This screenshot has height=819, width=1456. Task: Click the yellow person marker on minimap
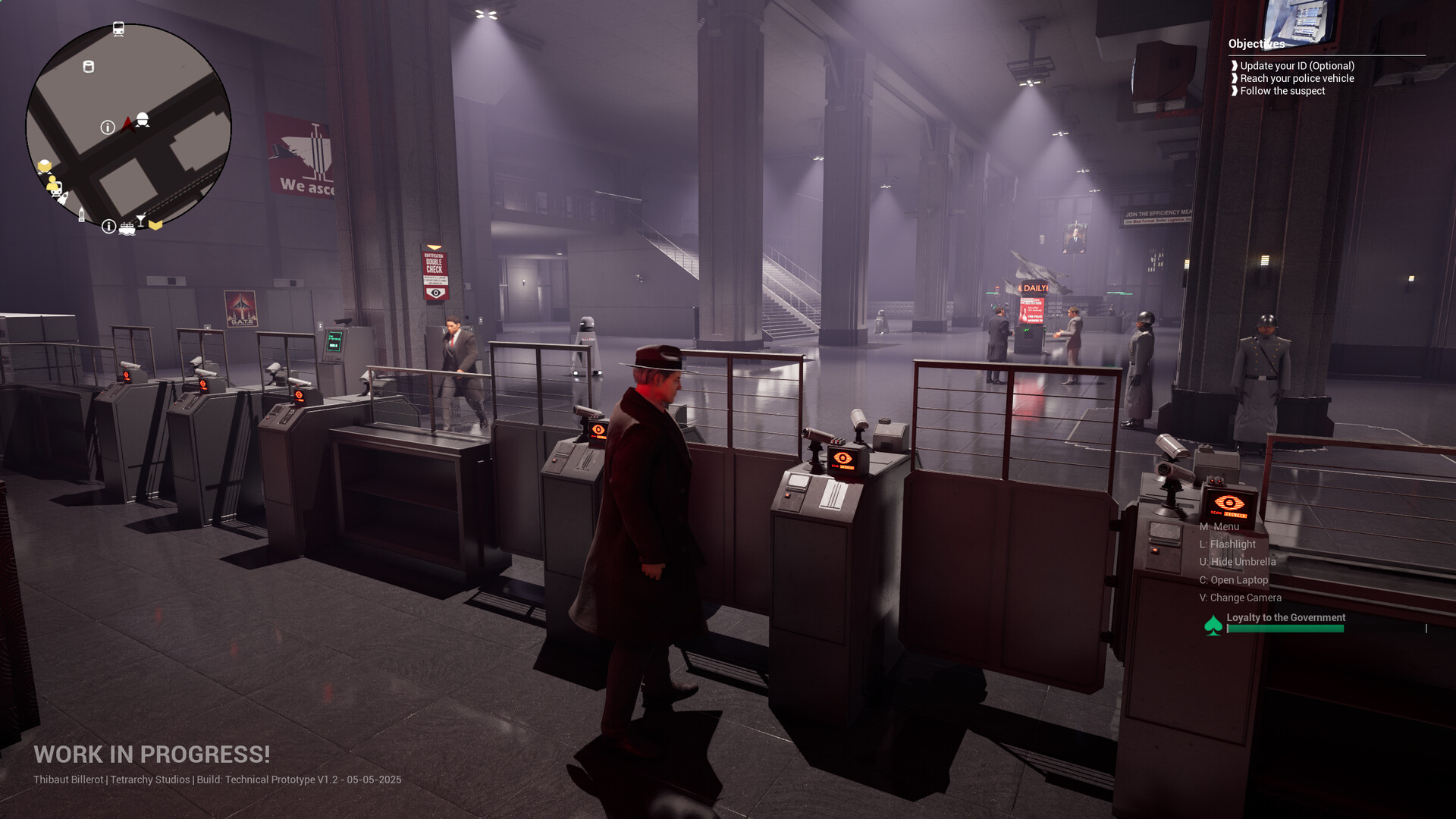[x=52, y=184]
